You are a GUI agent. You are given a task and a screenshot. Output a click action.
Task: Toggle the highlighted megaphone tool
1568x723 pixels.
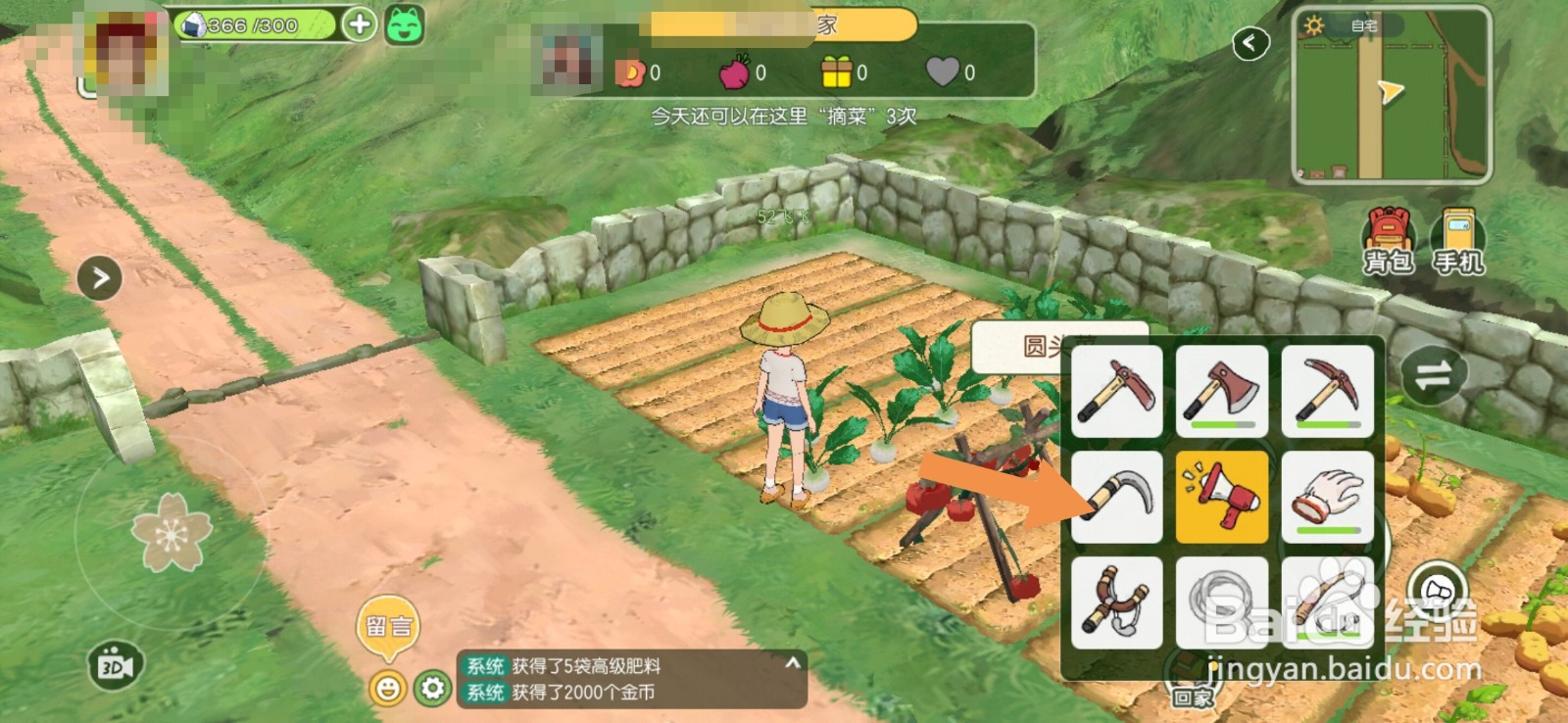[1221, 496]
